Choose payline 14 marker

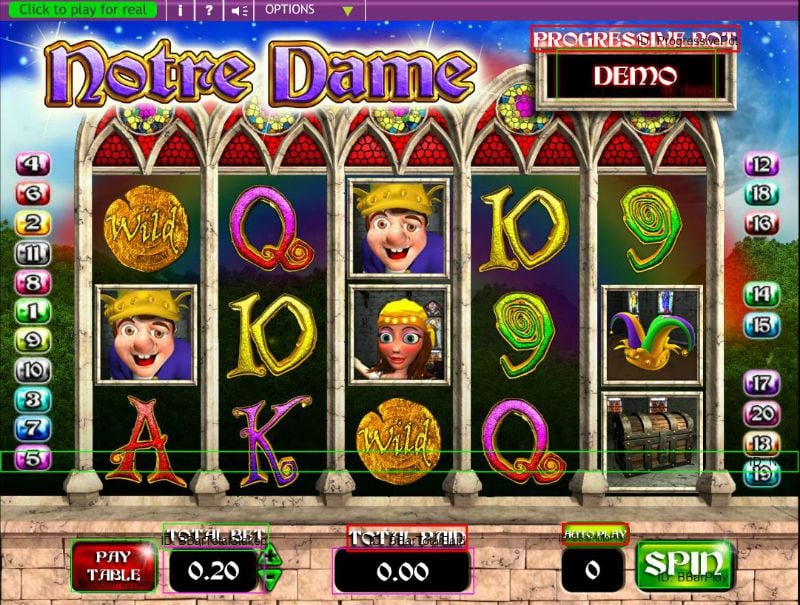(761, 294)
